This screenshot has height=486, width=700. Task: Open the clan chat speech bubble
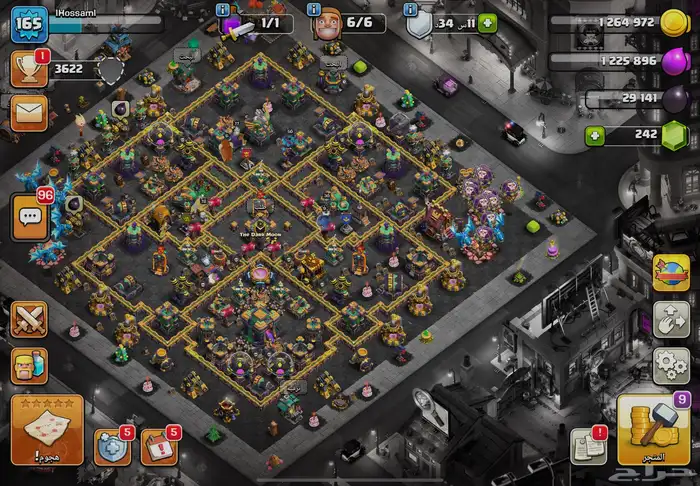[x=32, y=215]
